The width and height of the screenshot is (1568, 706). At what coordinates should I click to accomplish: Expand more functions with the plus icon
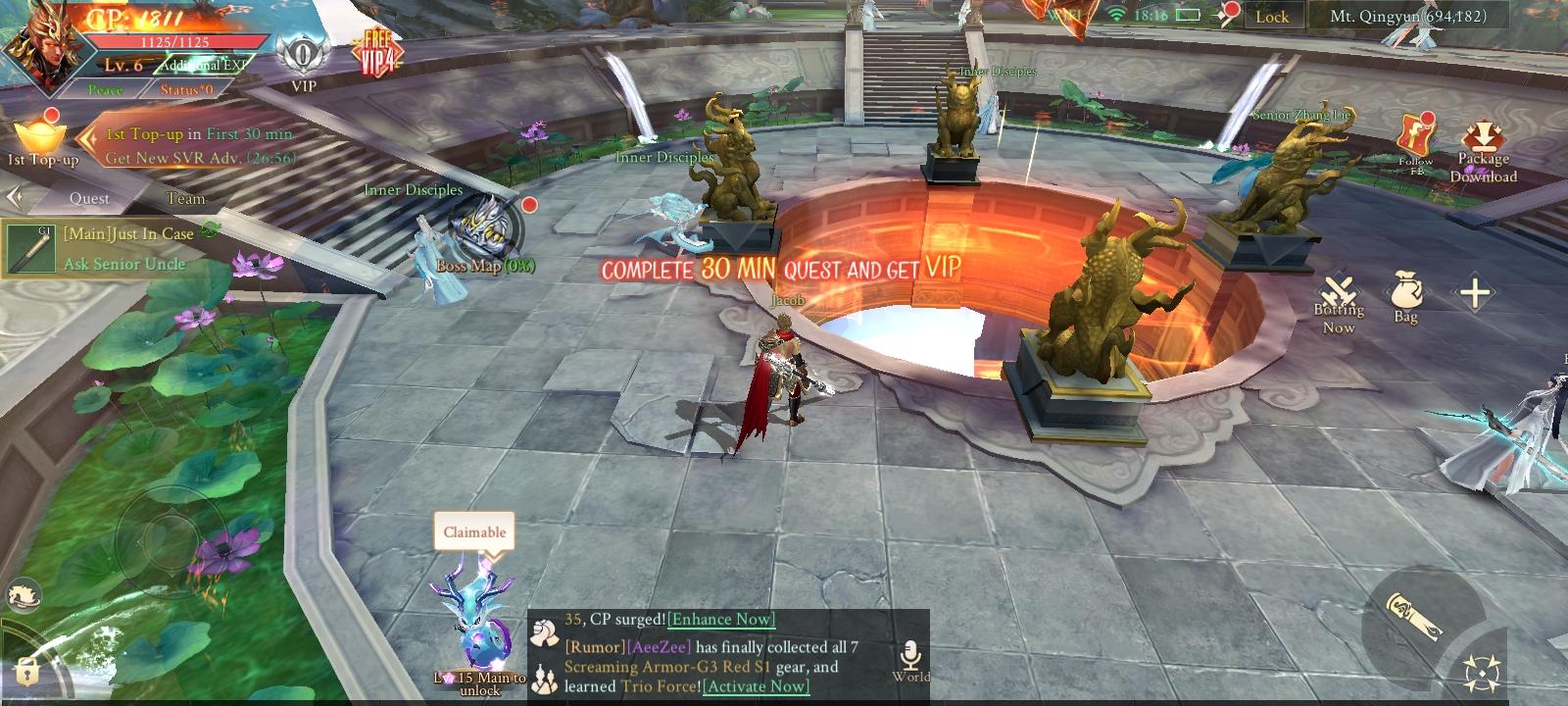1476,289
